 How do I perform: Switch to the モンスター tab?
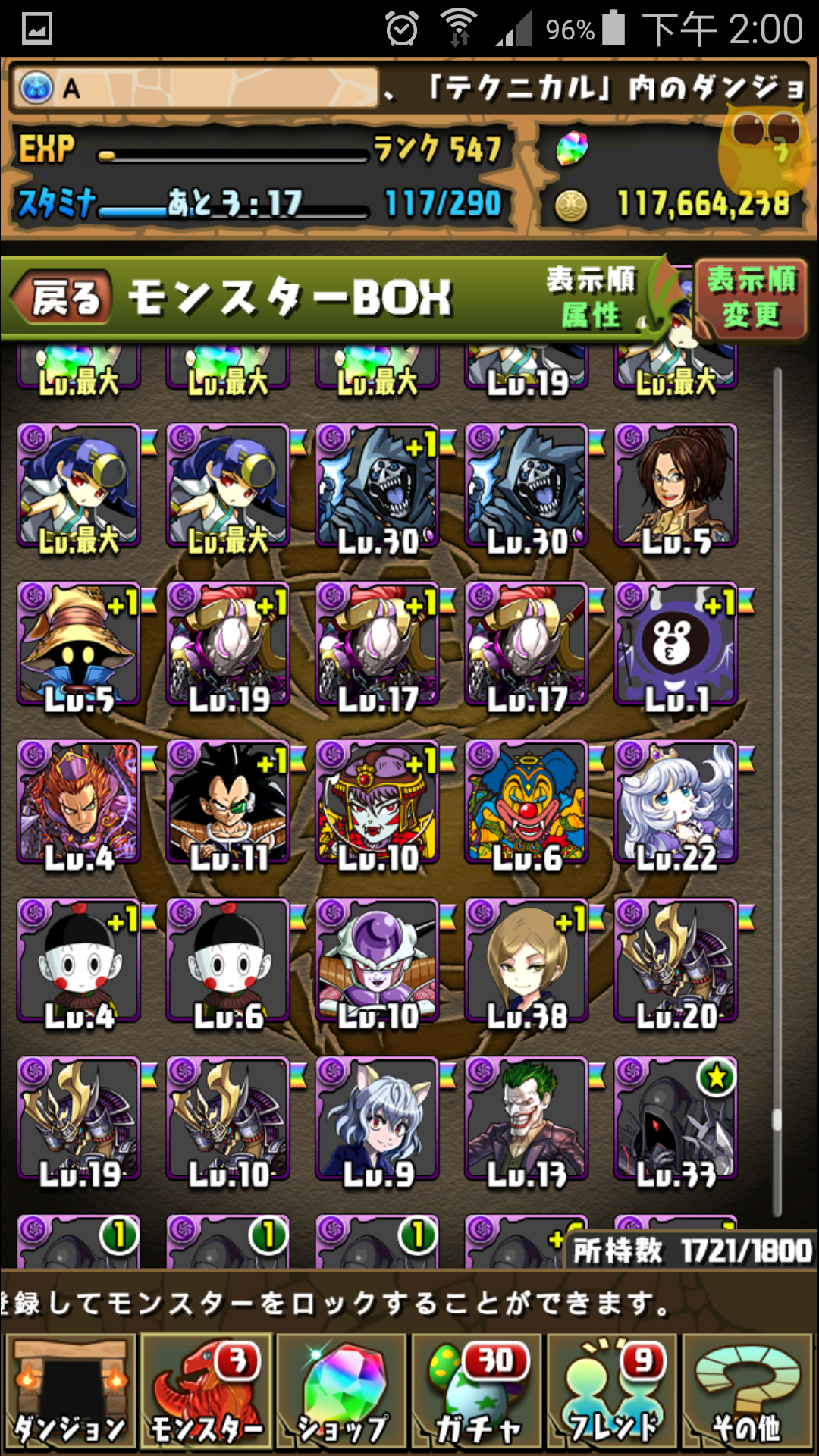(206, 1392)
